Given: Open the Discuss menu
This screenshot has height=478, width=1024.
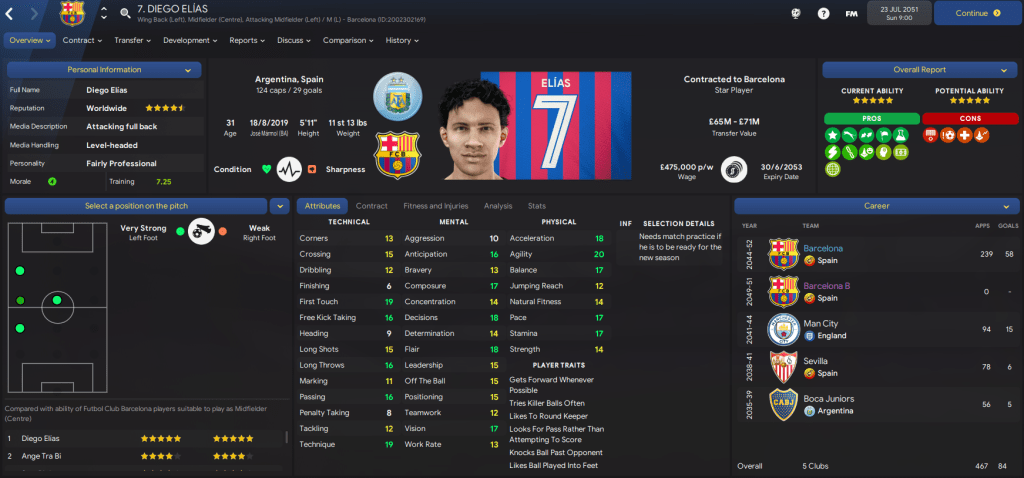Looking at the screenshot, I should (294, 40).
